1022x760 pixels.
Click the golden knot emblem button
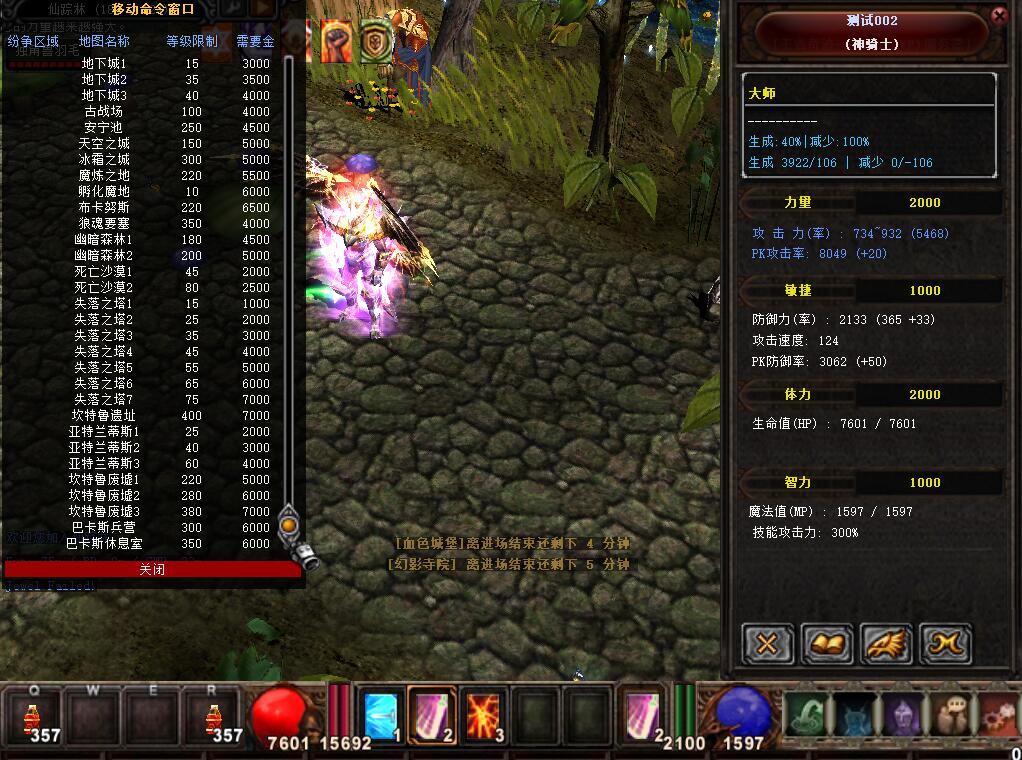point(945,644)
